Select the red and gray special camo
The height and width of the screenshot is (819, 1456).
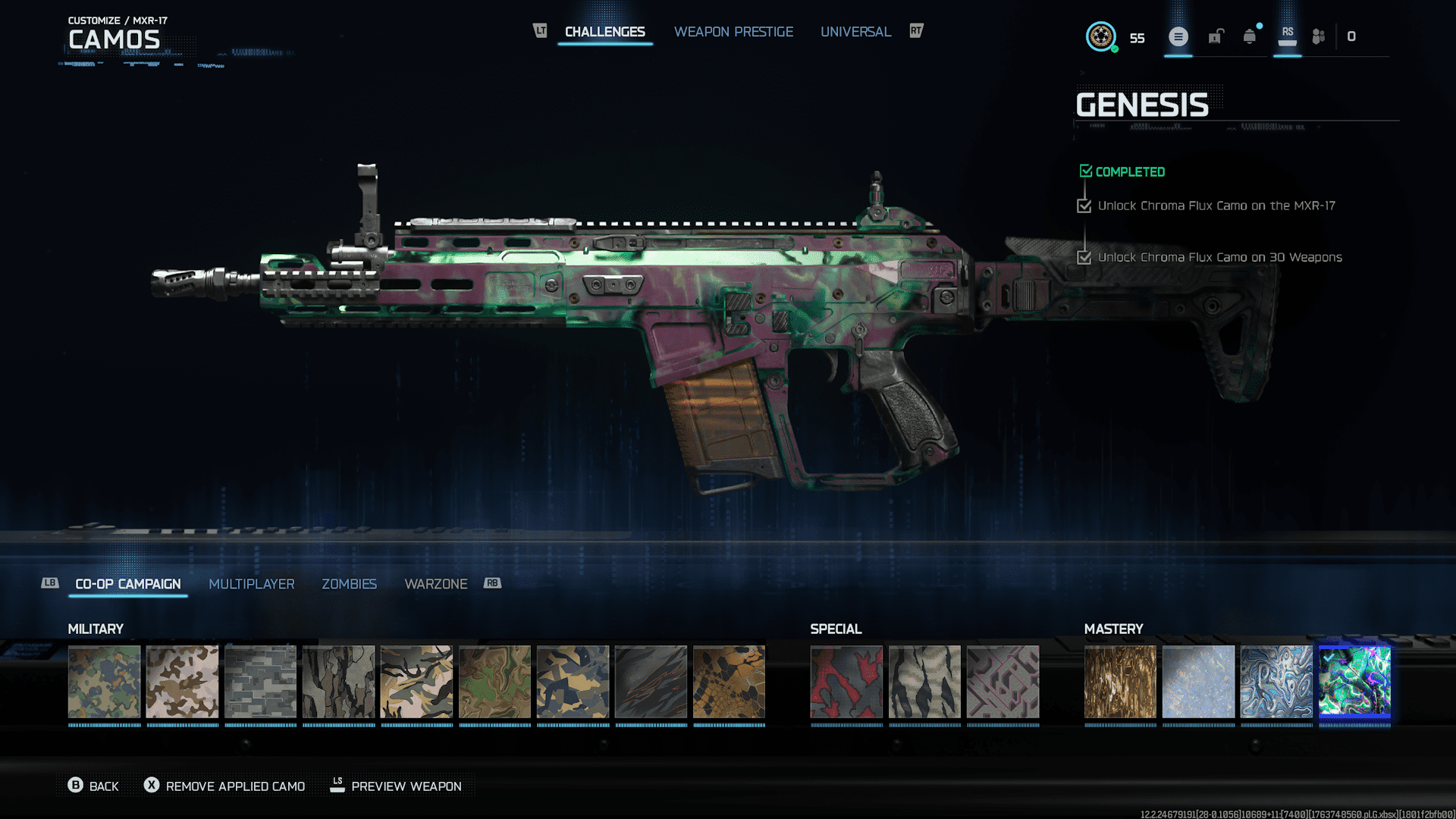[846, 682]
